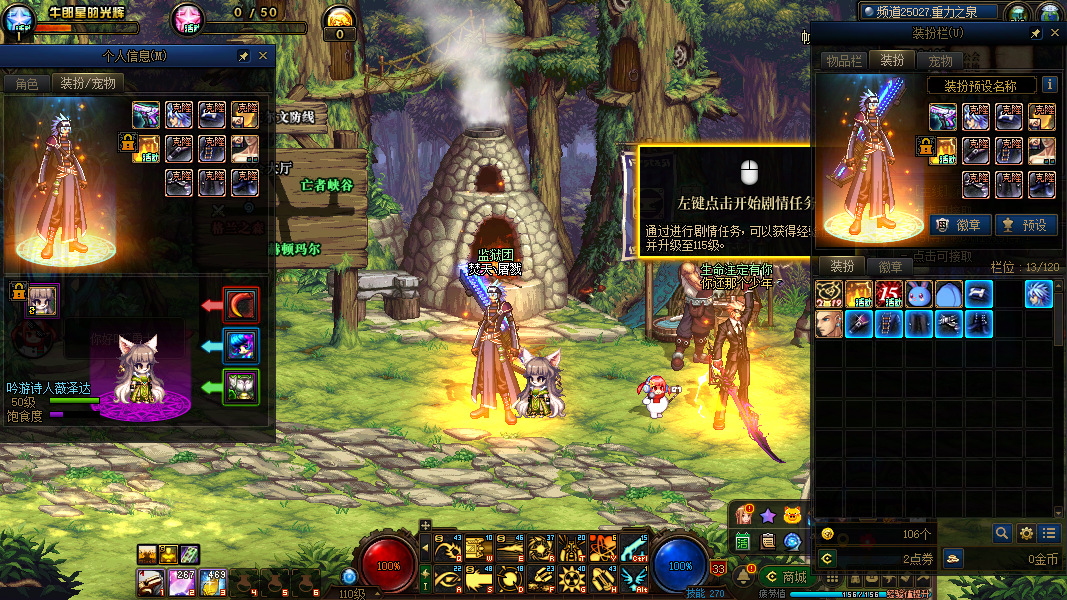1067x600 pixels.
Task: Close the 个人信息 personal info window
Action: 263,56
